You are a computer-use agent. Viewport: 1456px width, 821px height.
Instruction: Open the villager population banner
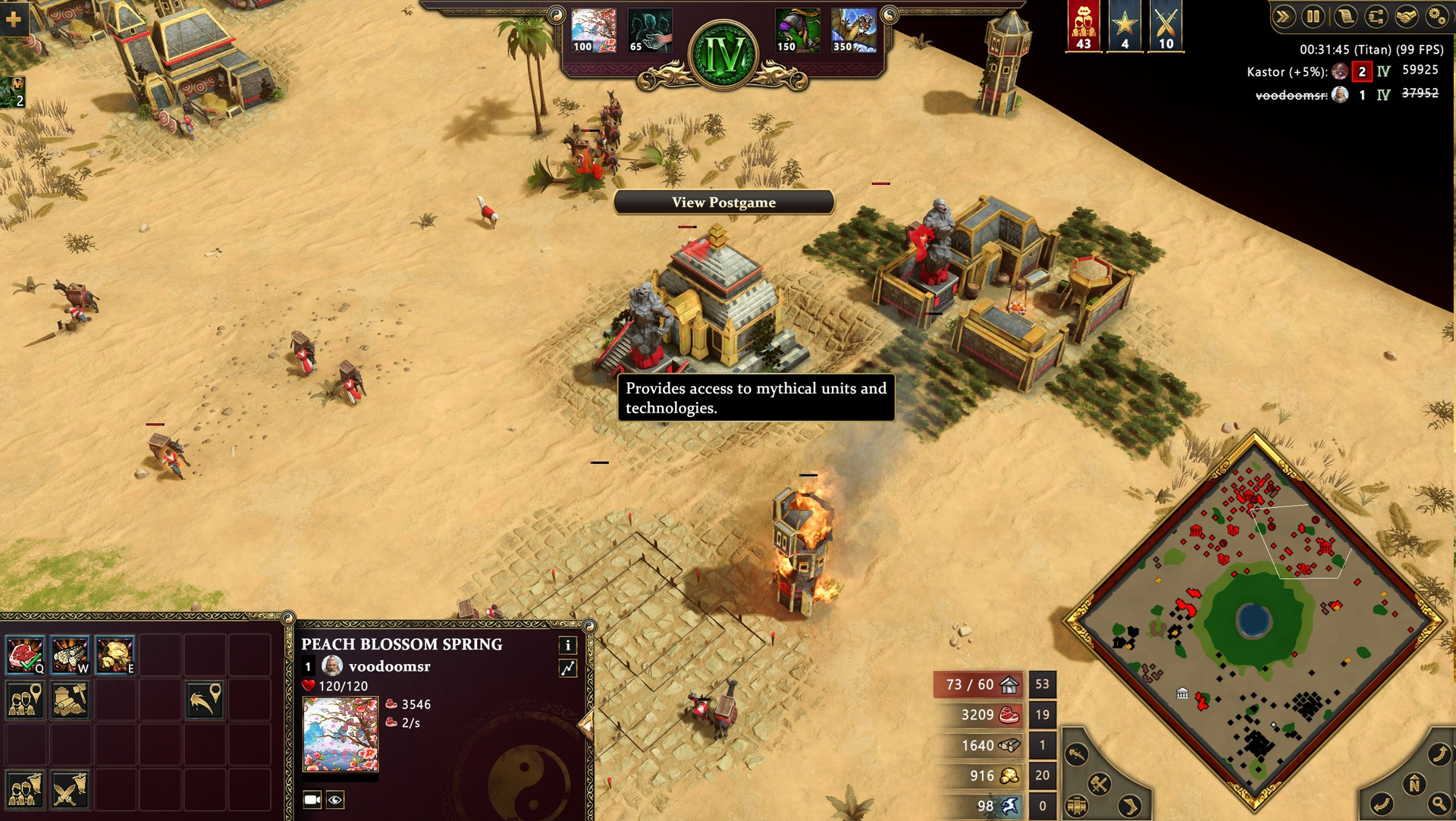pyautogui.click(x=1084, y=26)
